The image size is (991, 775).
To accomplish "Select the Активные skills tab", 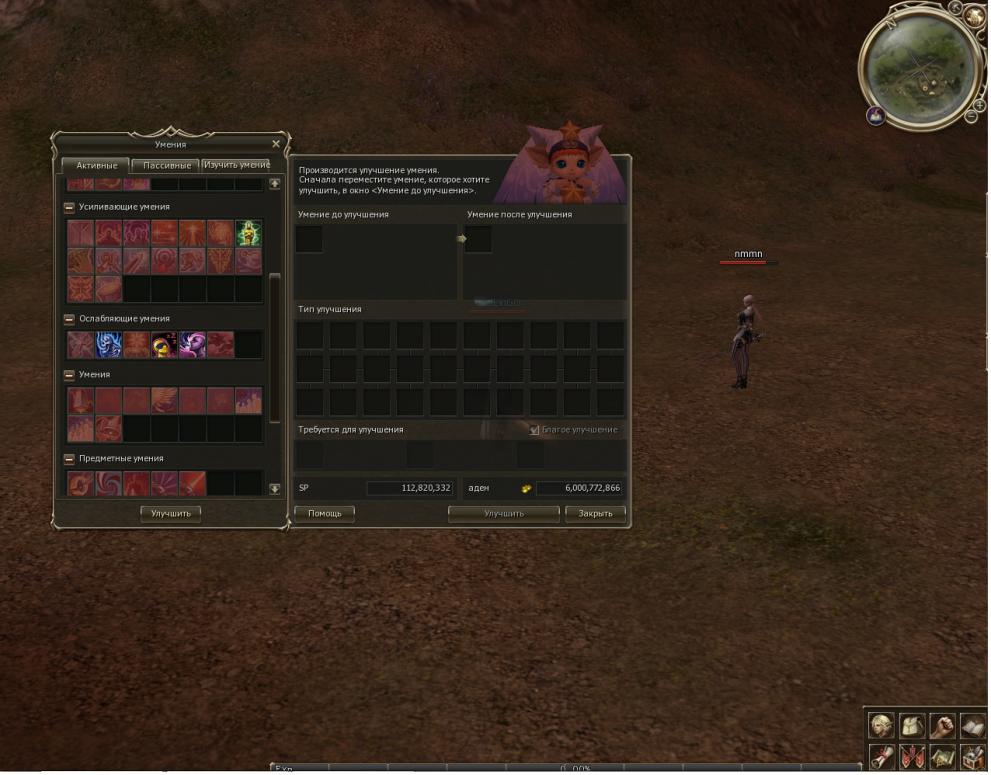I will click(96, 165).
